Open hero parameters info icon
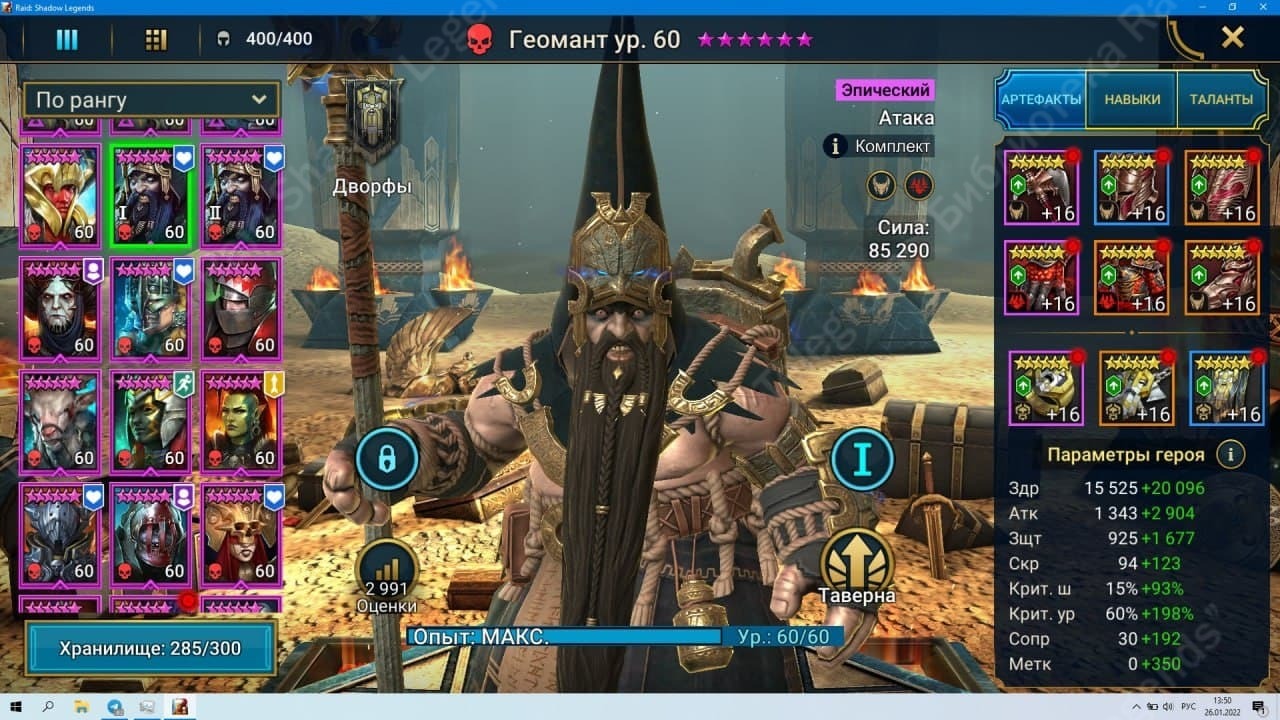The height and width of the screenshot is (720, 1280). pos(1230,454)
